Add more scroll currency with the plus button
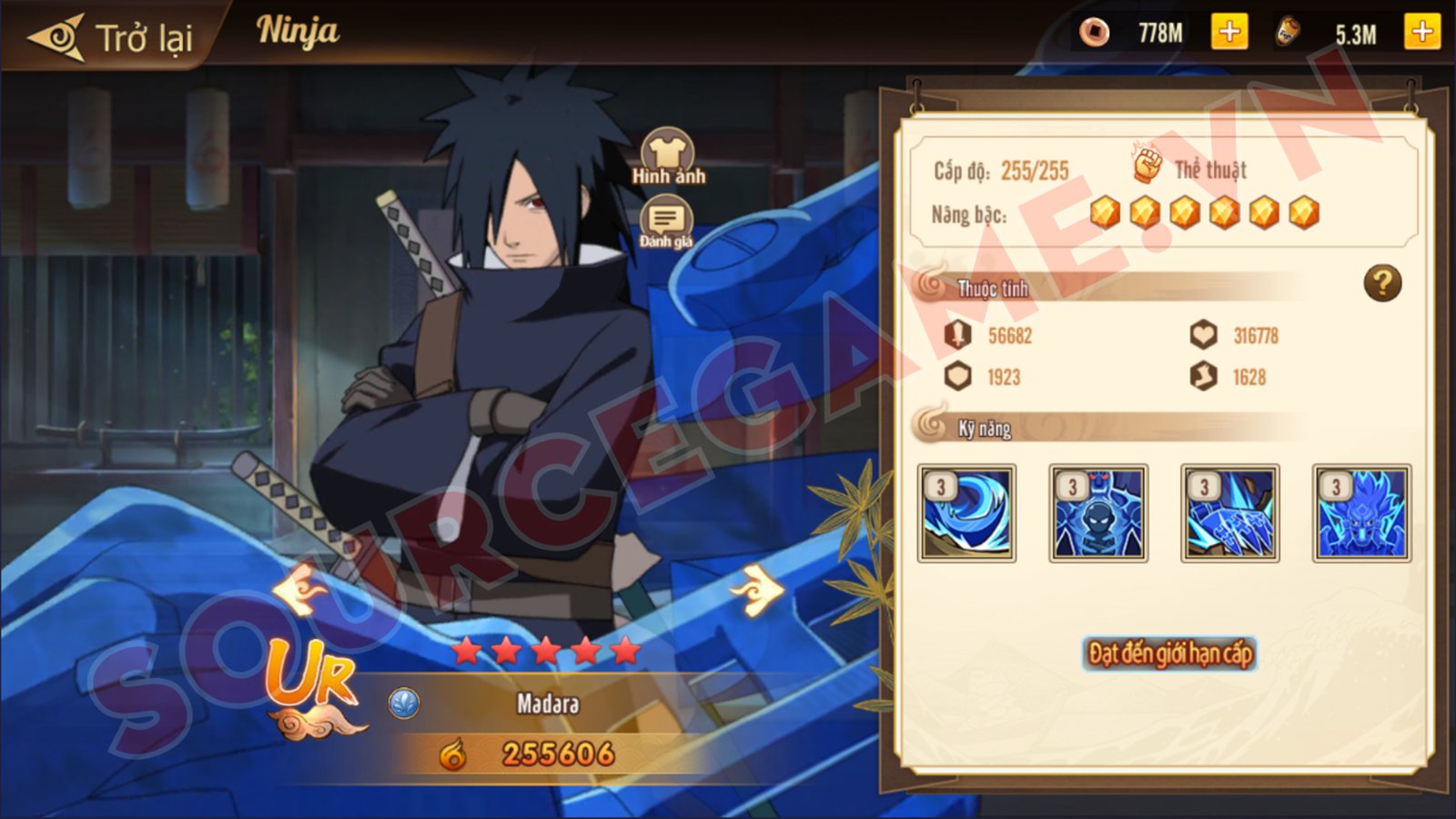 (x=1421, y=33)
